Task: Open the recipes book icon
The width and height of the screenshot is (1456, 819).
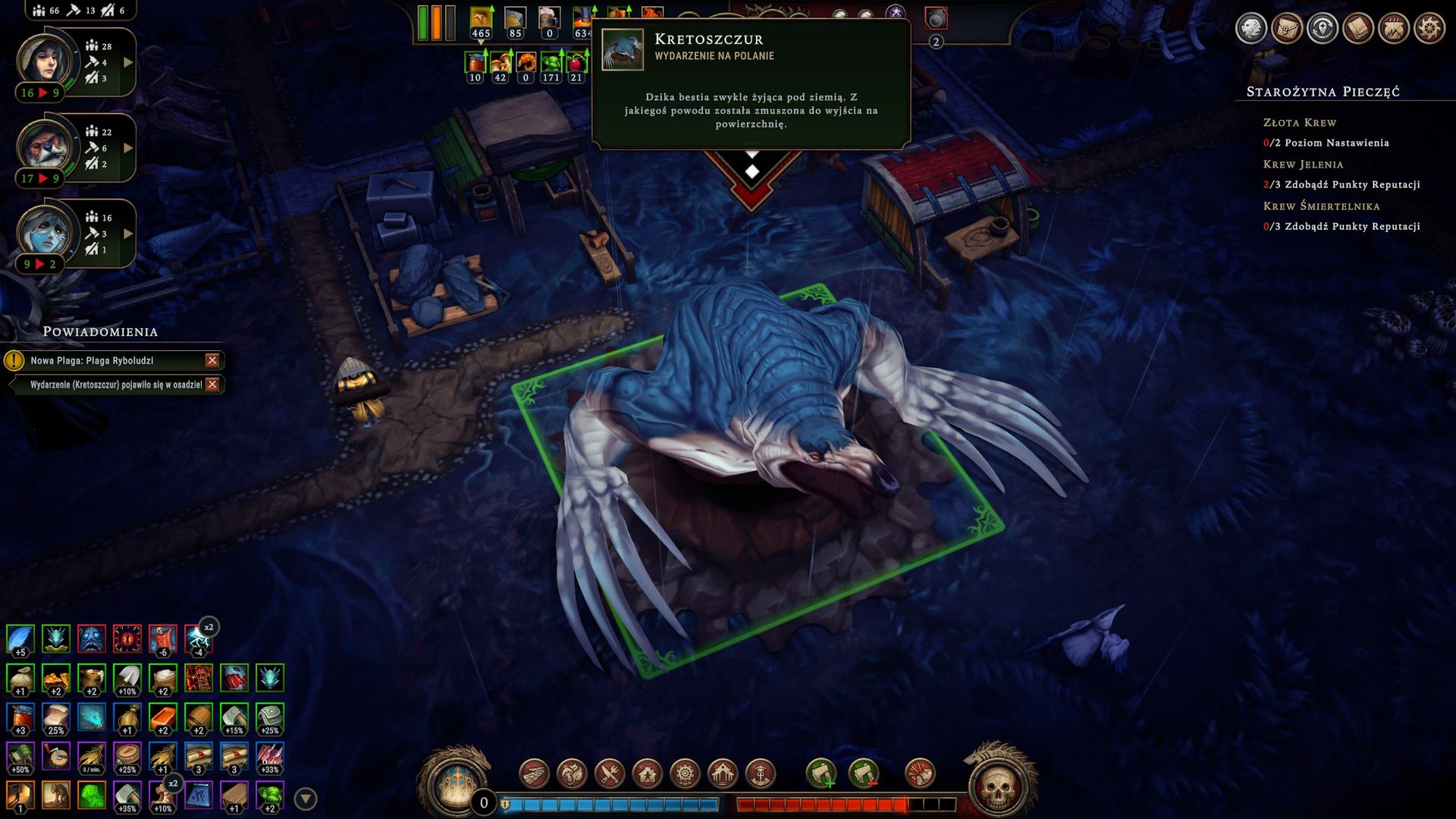Action: pyautogui.click(x=1357, y=29)
